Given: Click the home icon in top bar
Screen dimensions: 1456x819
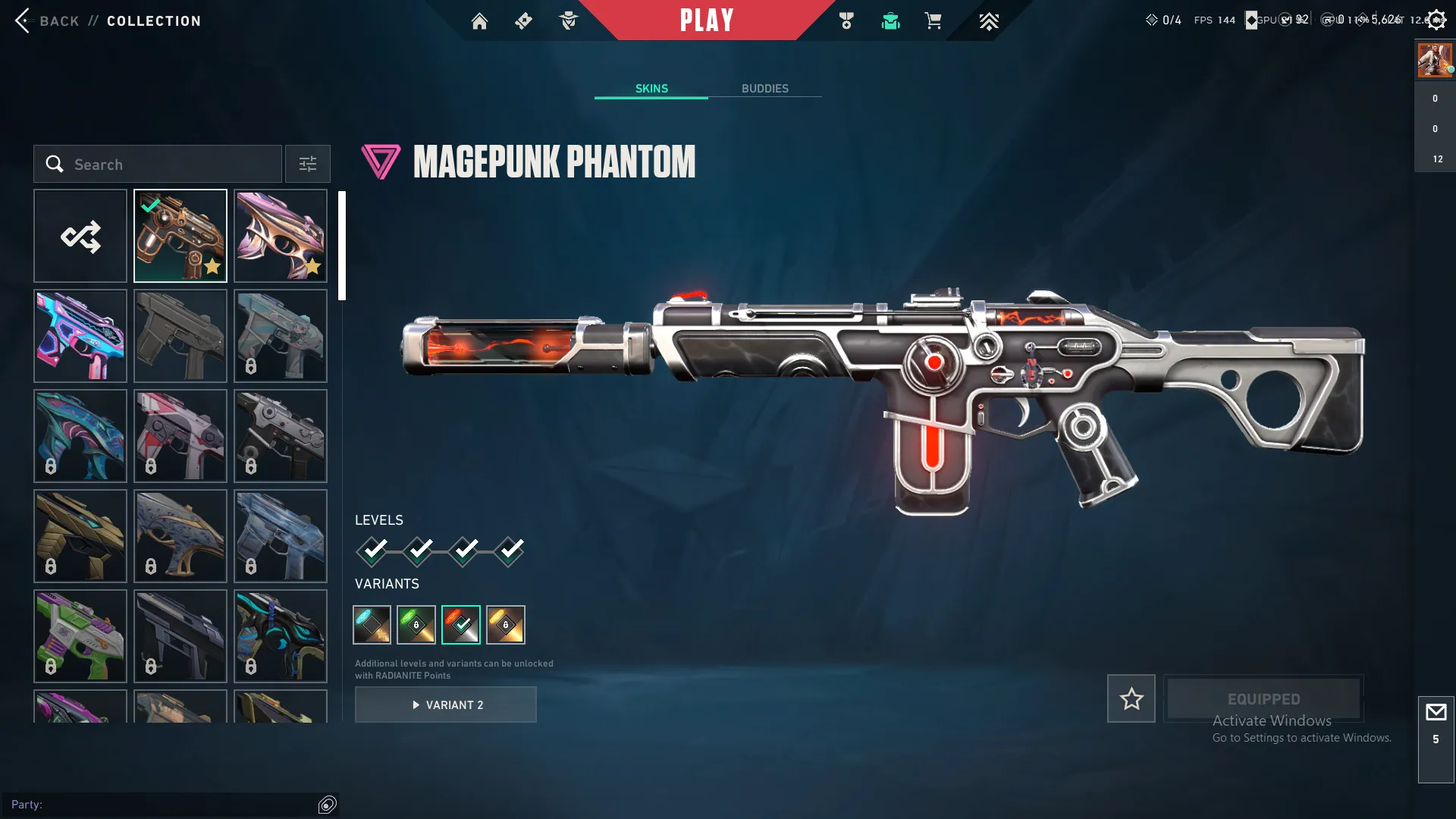Looking at the screenshot, I should coord(479,20).
